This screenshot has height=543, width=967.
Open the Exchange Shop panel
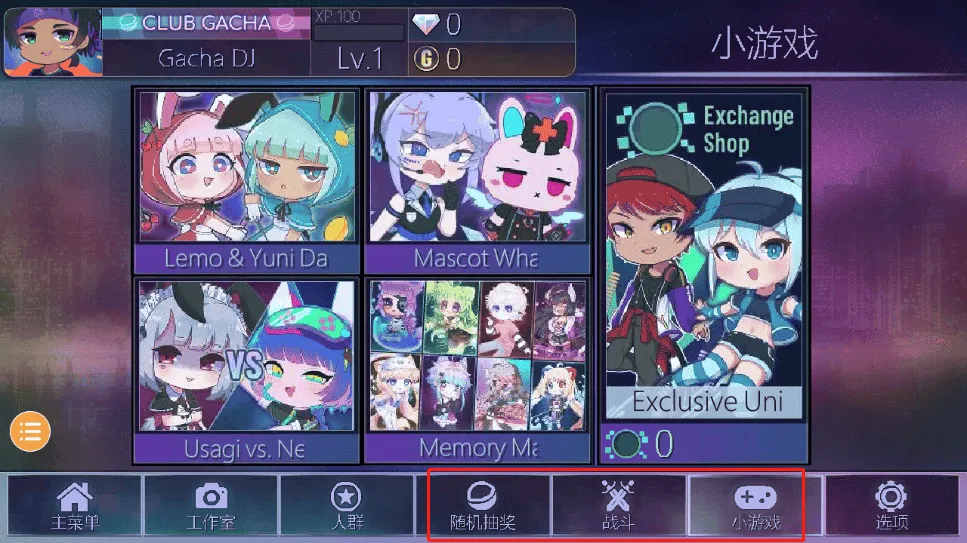tap(706, 260)
